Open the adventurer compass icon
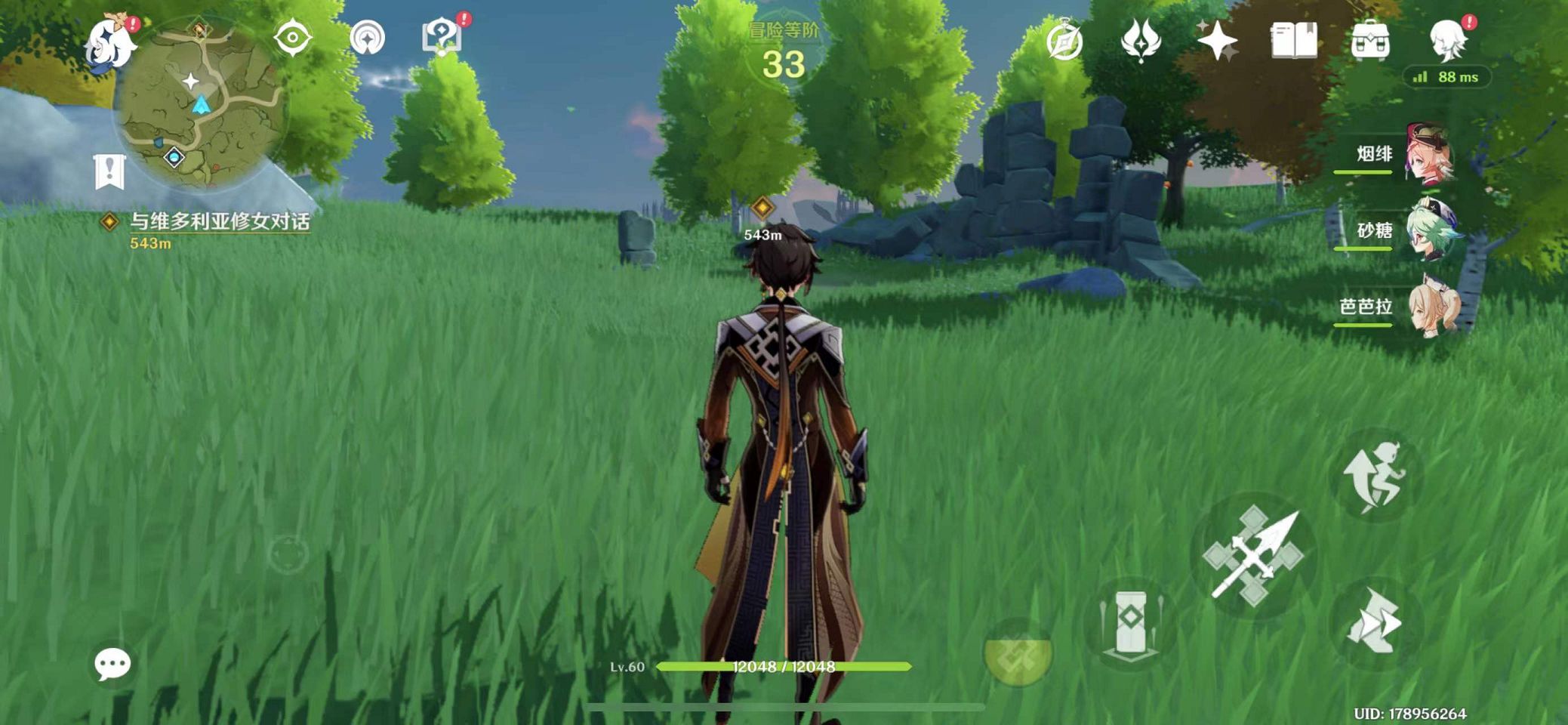This screenshot has width=1568, height=725. tap(1064, 41)
